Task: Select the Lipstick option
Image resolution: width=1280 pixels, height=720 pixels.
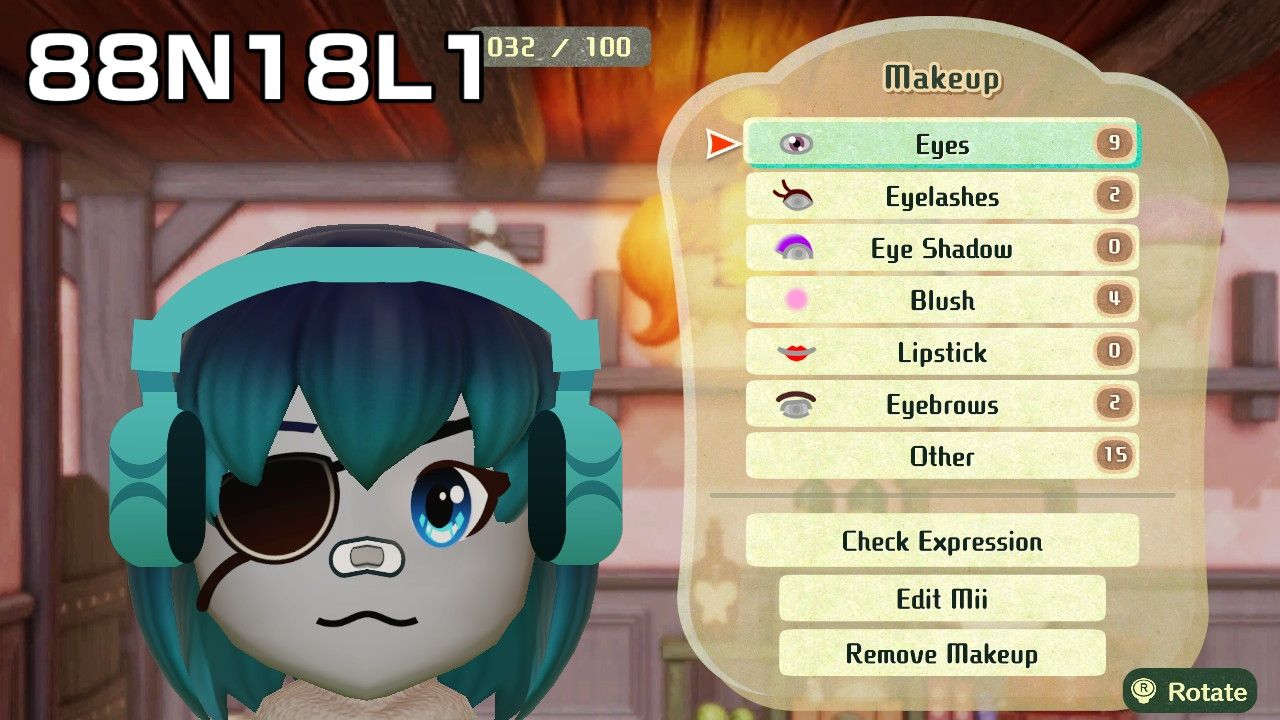Action: point(941,353)
